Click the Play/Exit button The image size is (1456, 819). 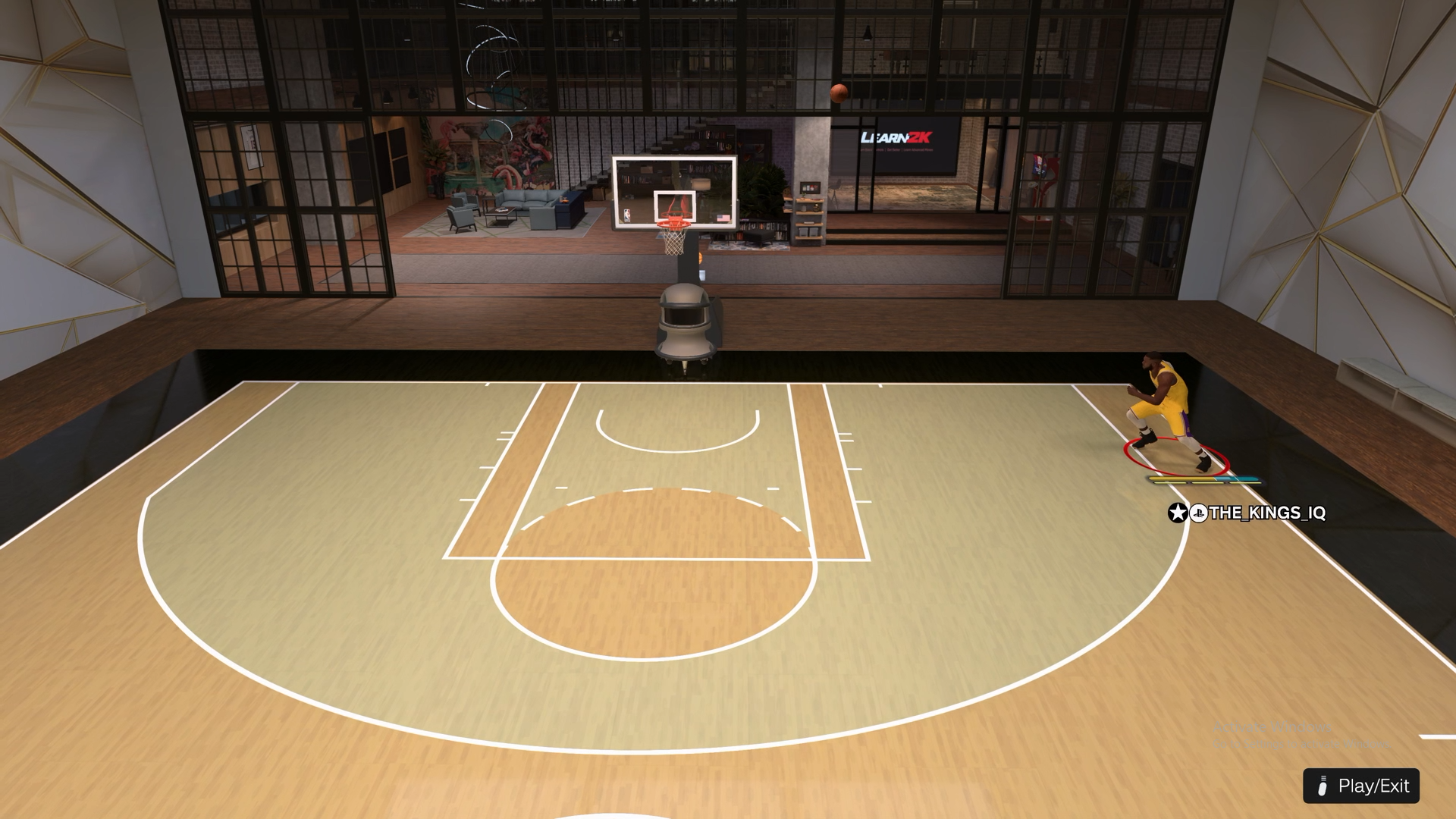(x=1361, y=786)
